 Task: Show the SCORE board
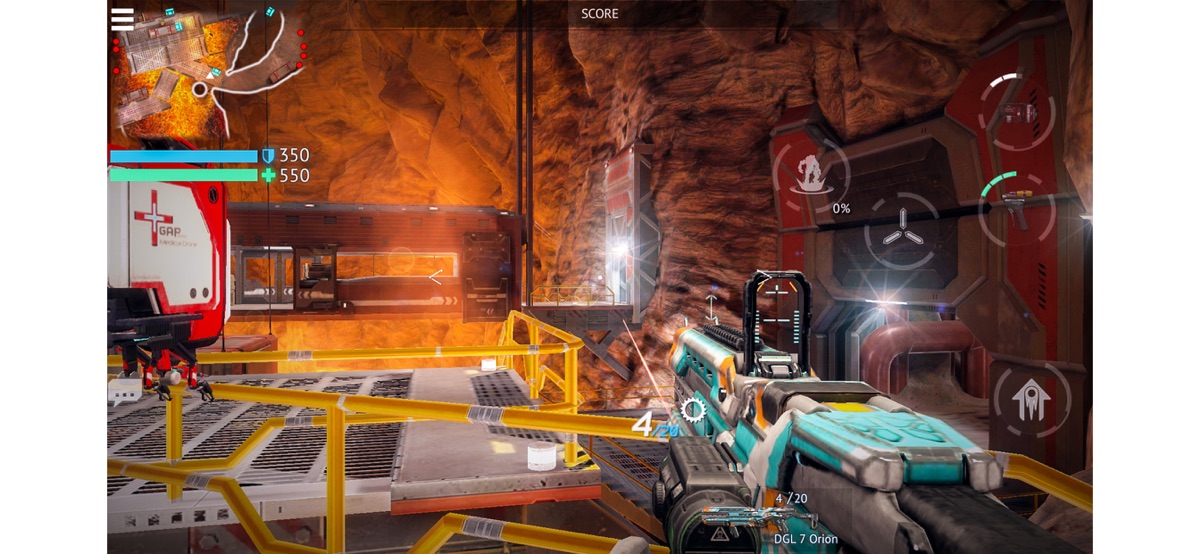pos(600,14)
